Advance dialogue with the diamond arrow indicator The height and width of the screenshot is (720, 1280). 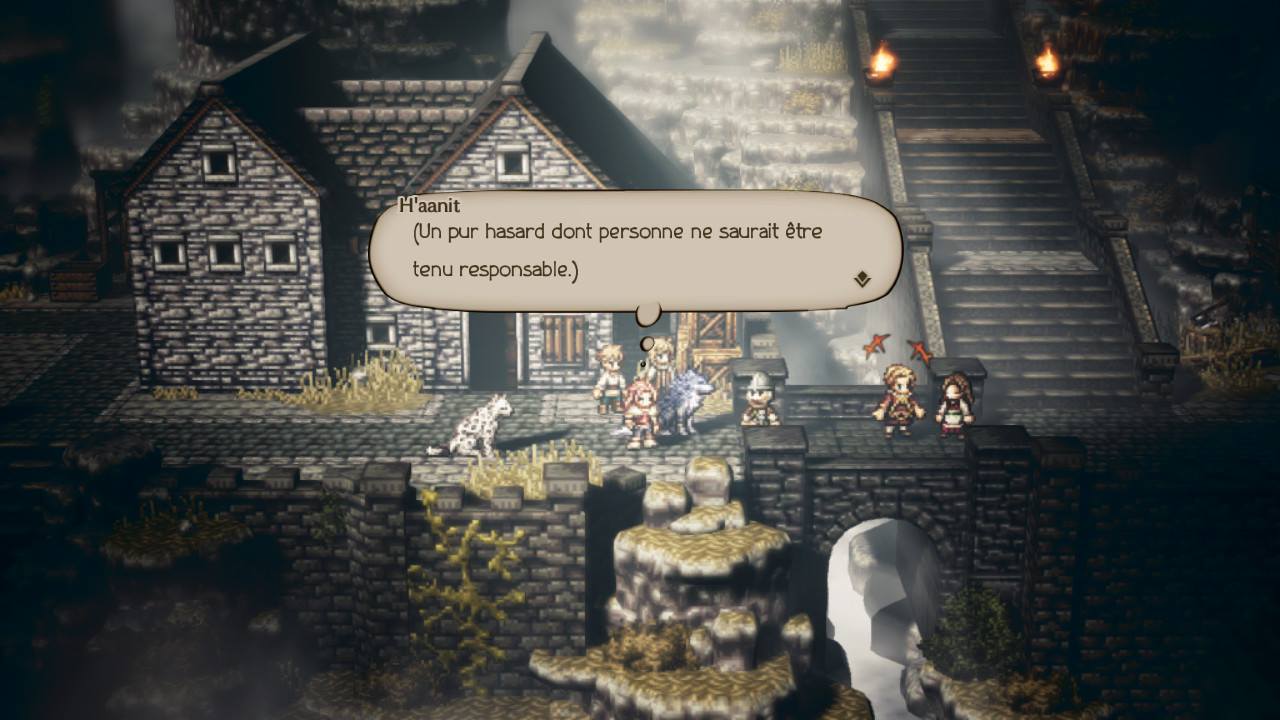[x=862, y=279]
